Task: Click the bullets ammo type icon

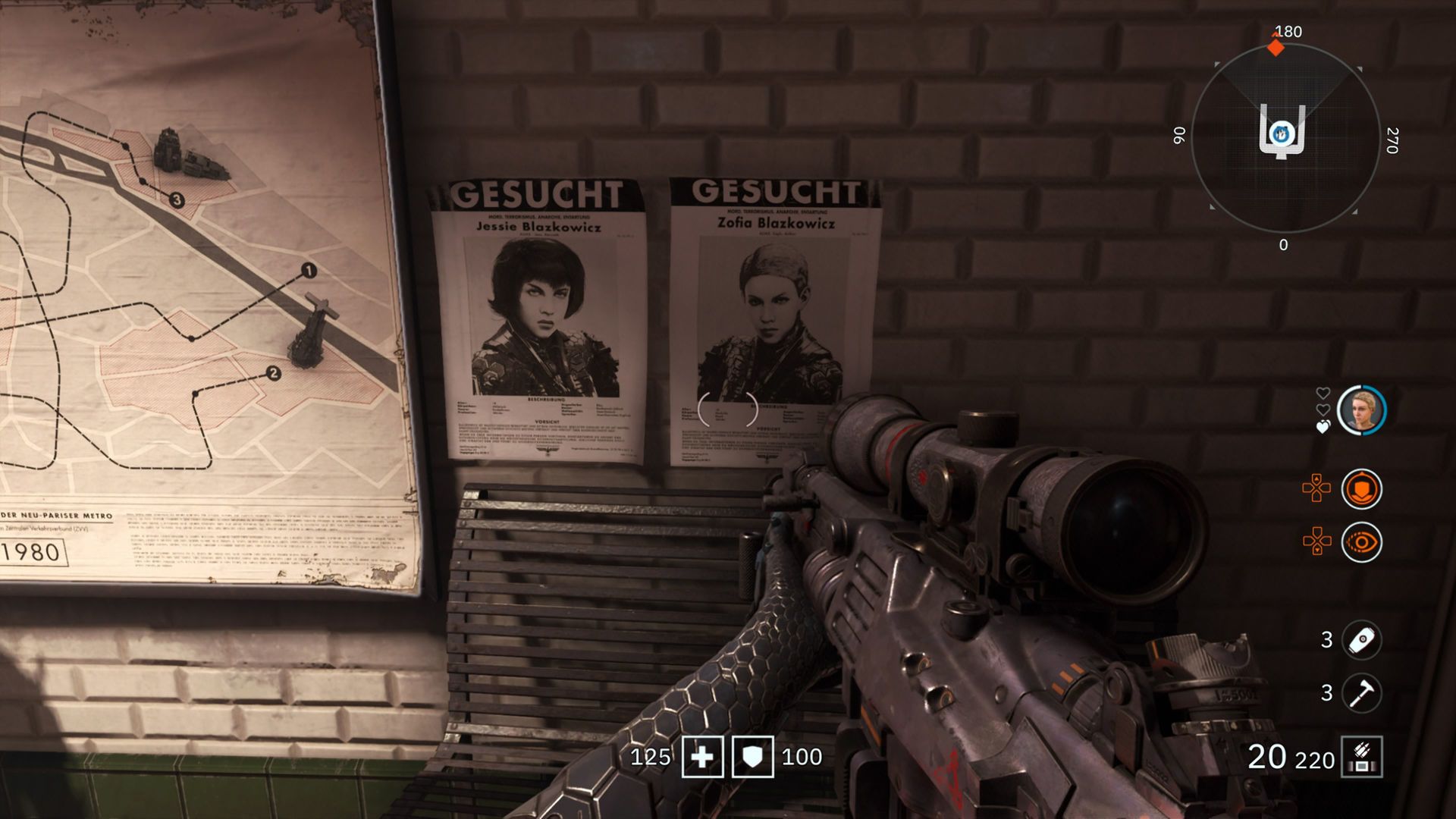Action: pyautogui.click(x=1362, y=757)
